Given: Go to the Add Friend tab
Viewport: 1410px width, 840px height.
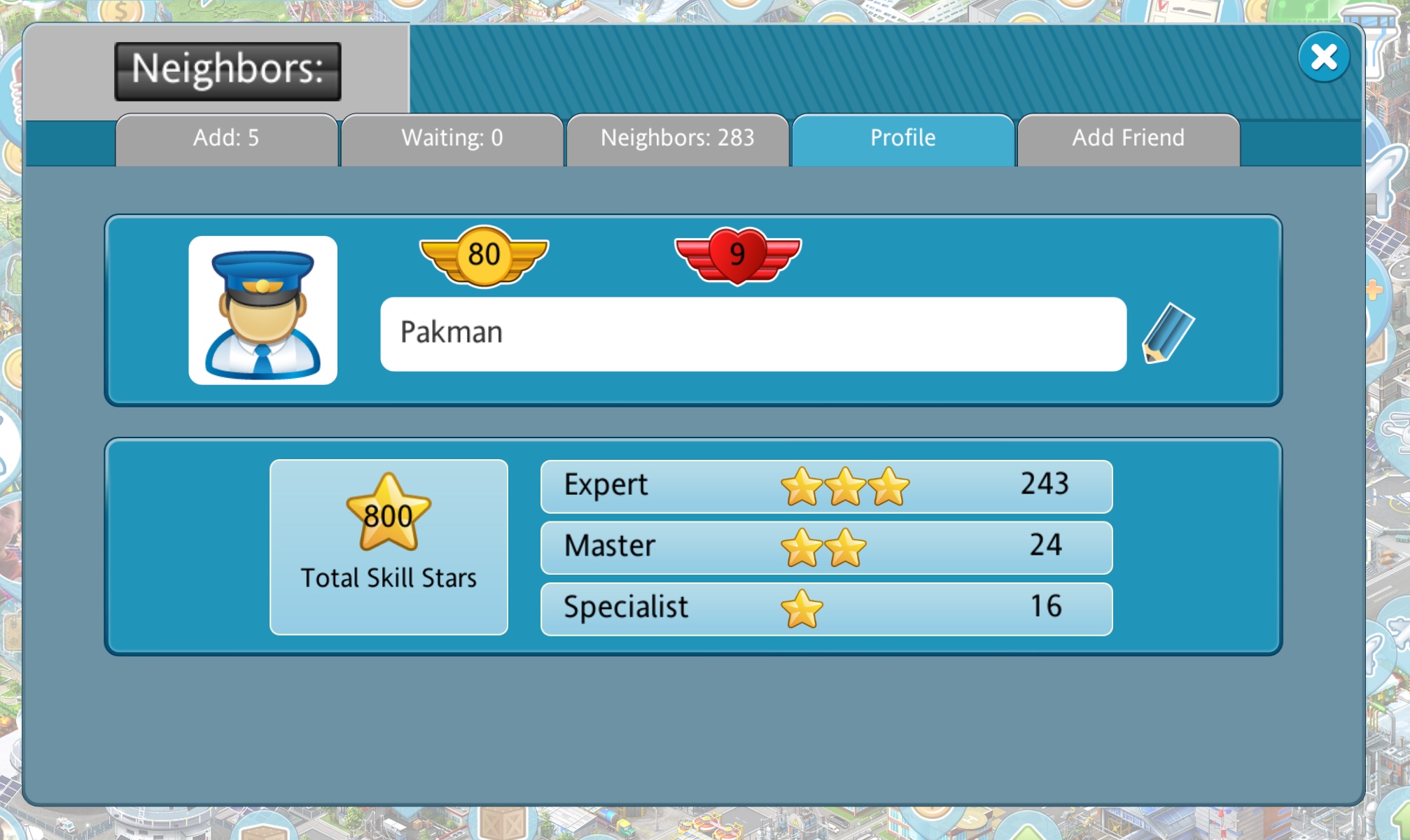Looking at the screenshot, I should pos(1128,139).
